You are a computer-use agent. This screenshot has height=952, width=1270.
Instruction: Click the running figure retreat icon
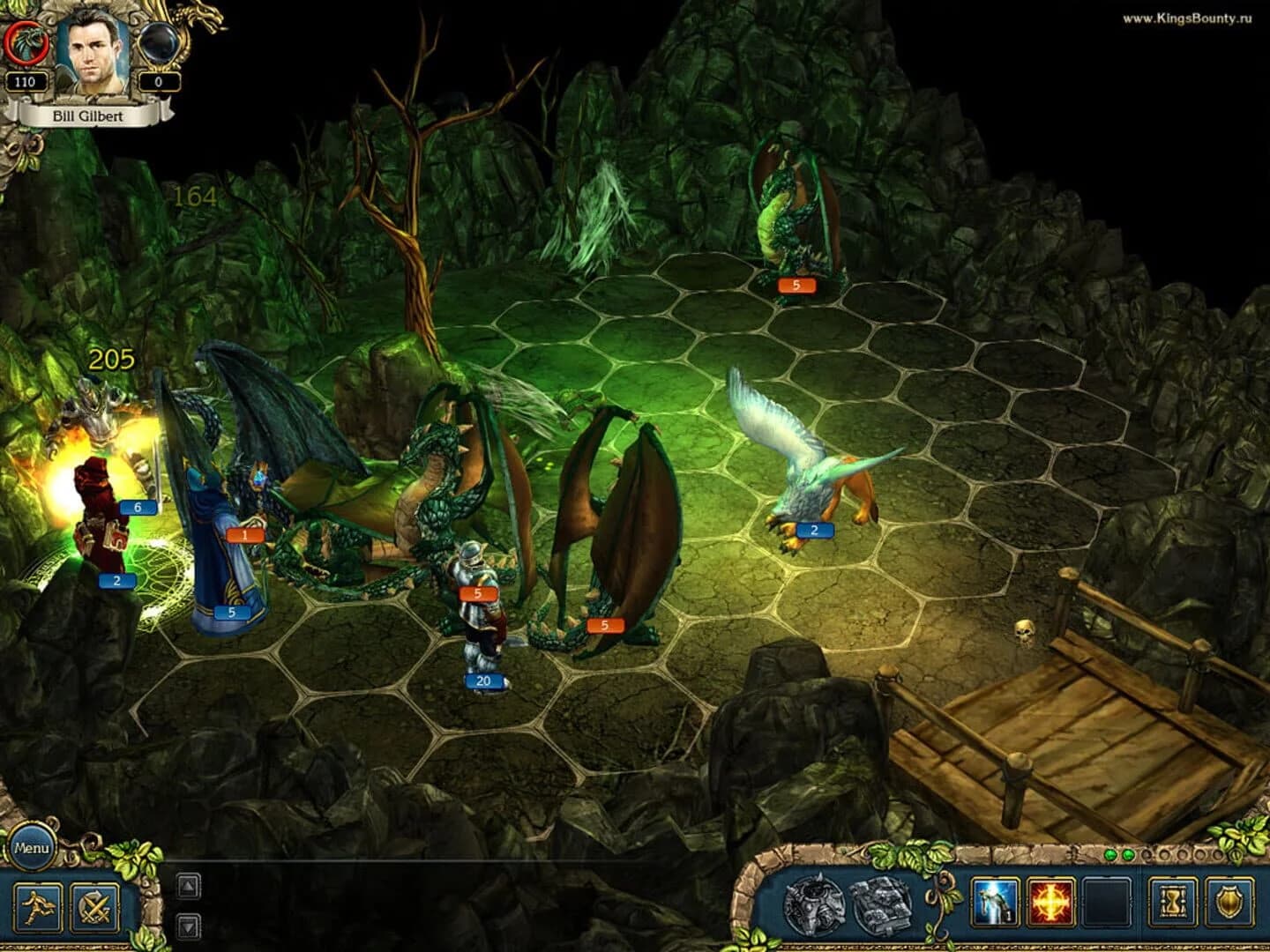click(x=37, y=905)
